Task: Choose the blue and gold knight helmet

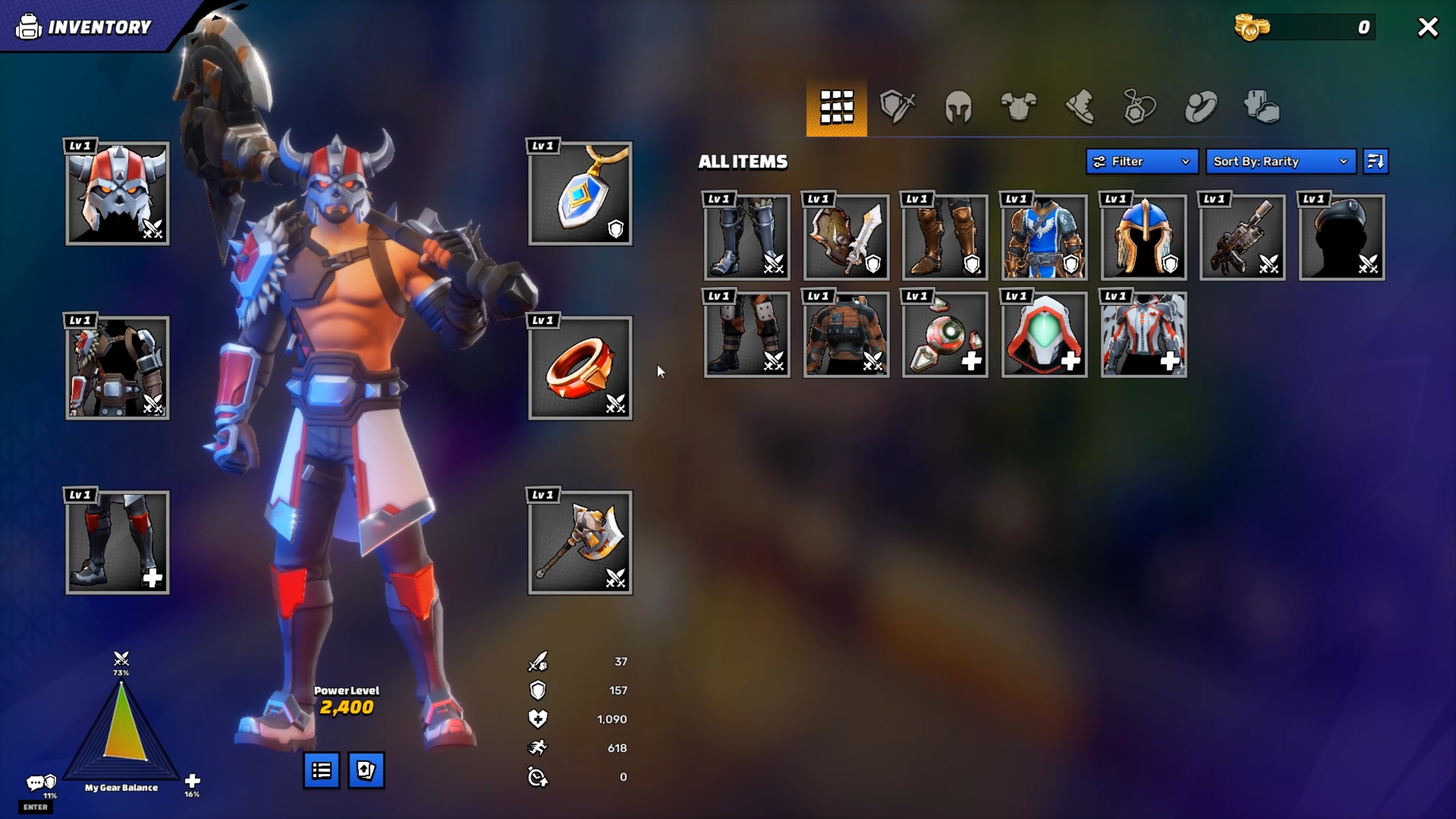Action: point(1144,237)
